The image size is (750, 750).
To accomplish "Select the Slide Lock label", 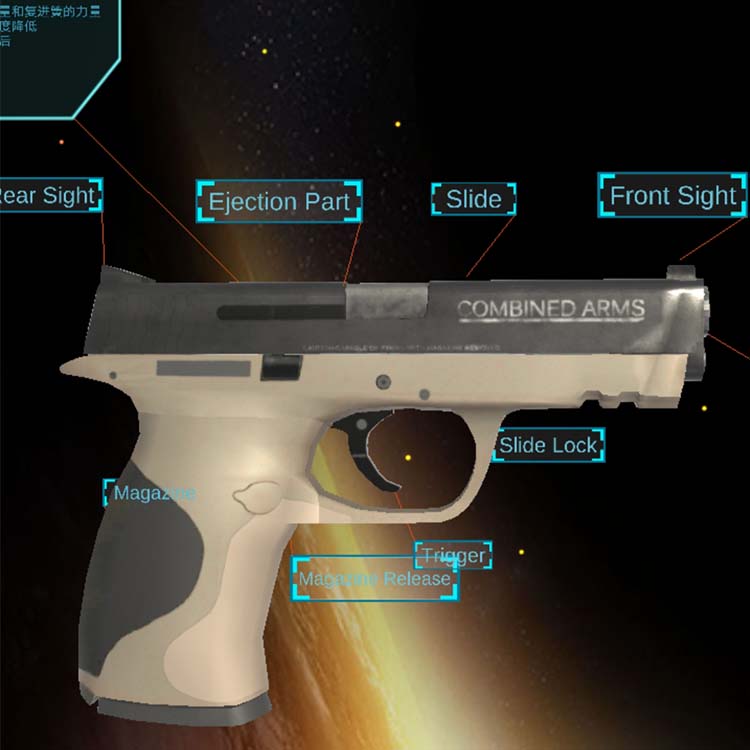I will (548, 445).
